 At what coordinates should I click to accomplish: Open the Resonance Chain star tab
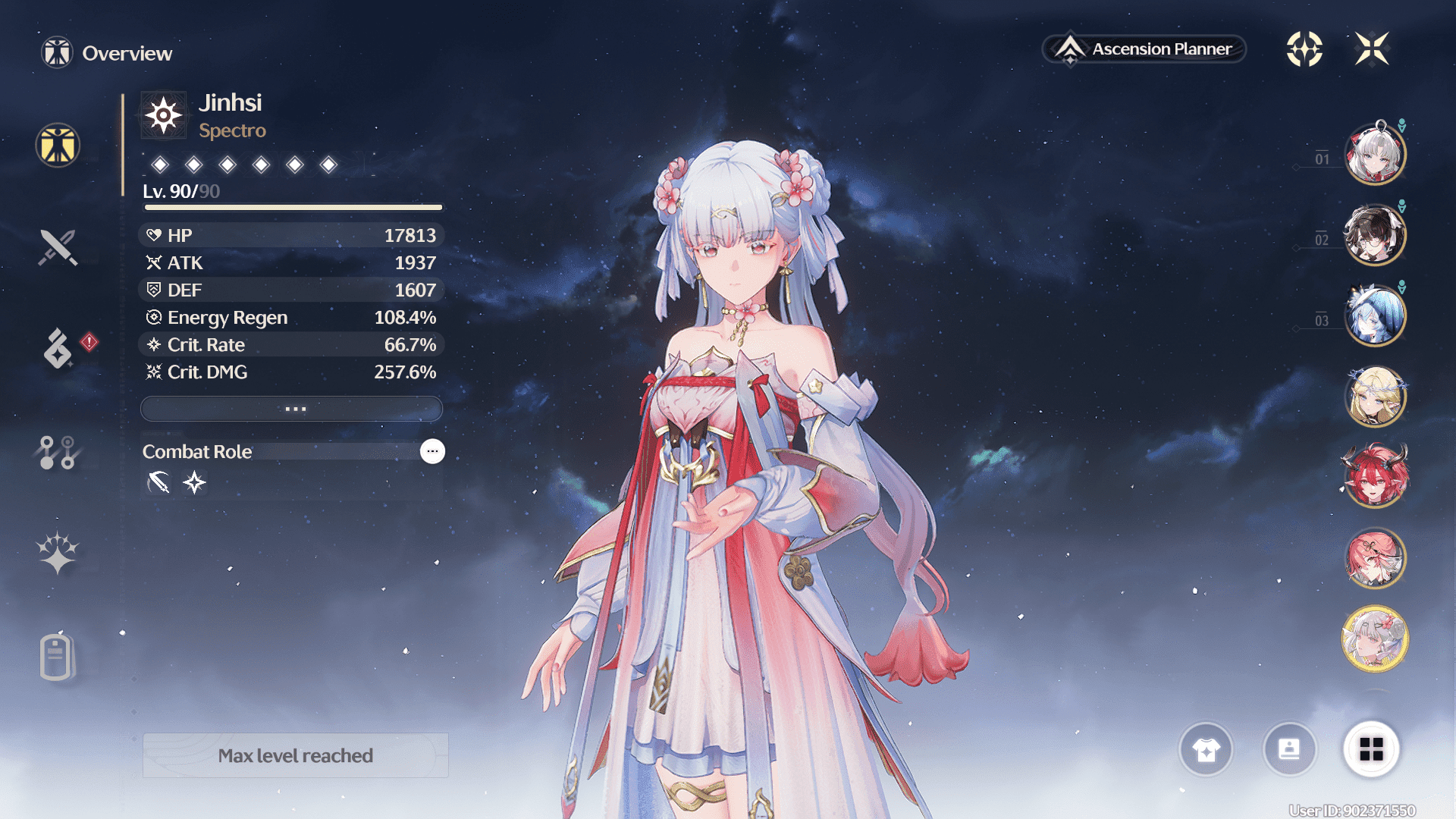pyautogui.click(x=58, y=552)
